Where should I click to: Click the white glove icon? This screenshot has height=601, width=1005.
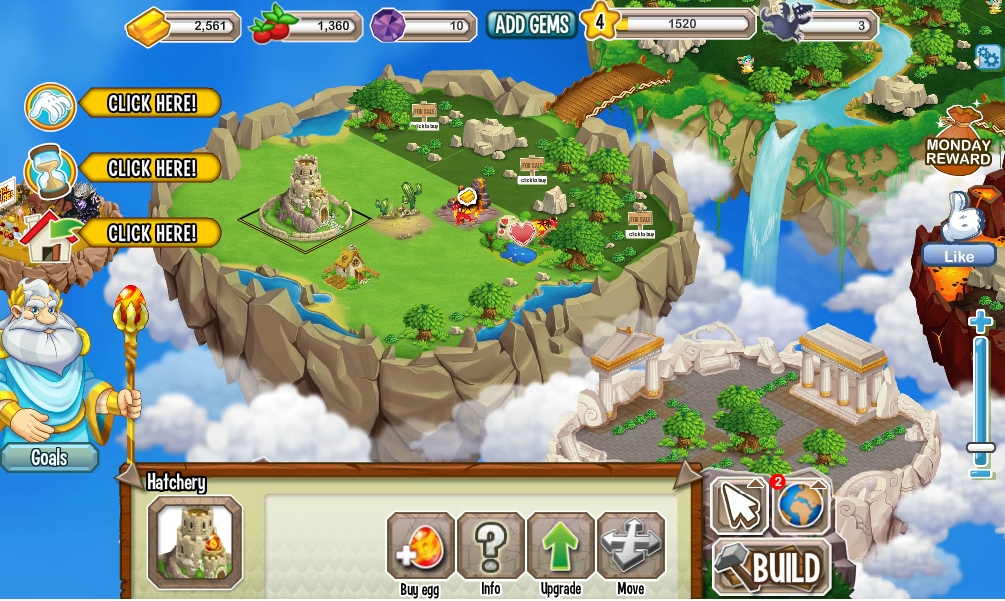pyautogui.click(x=51, y=107)
